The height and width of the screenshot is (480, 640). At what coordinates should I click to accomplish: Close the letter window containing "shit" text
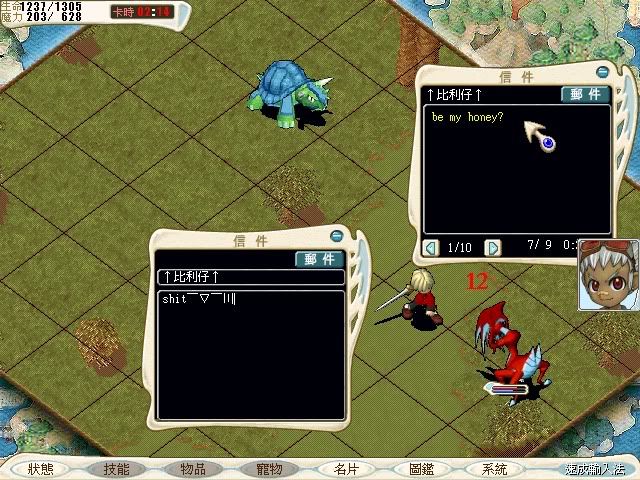tap(337, 236)
